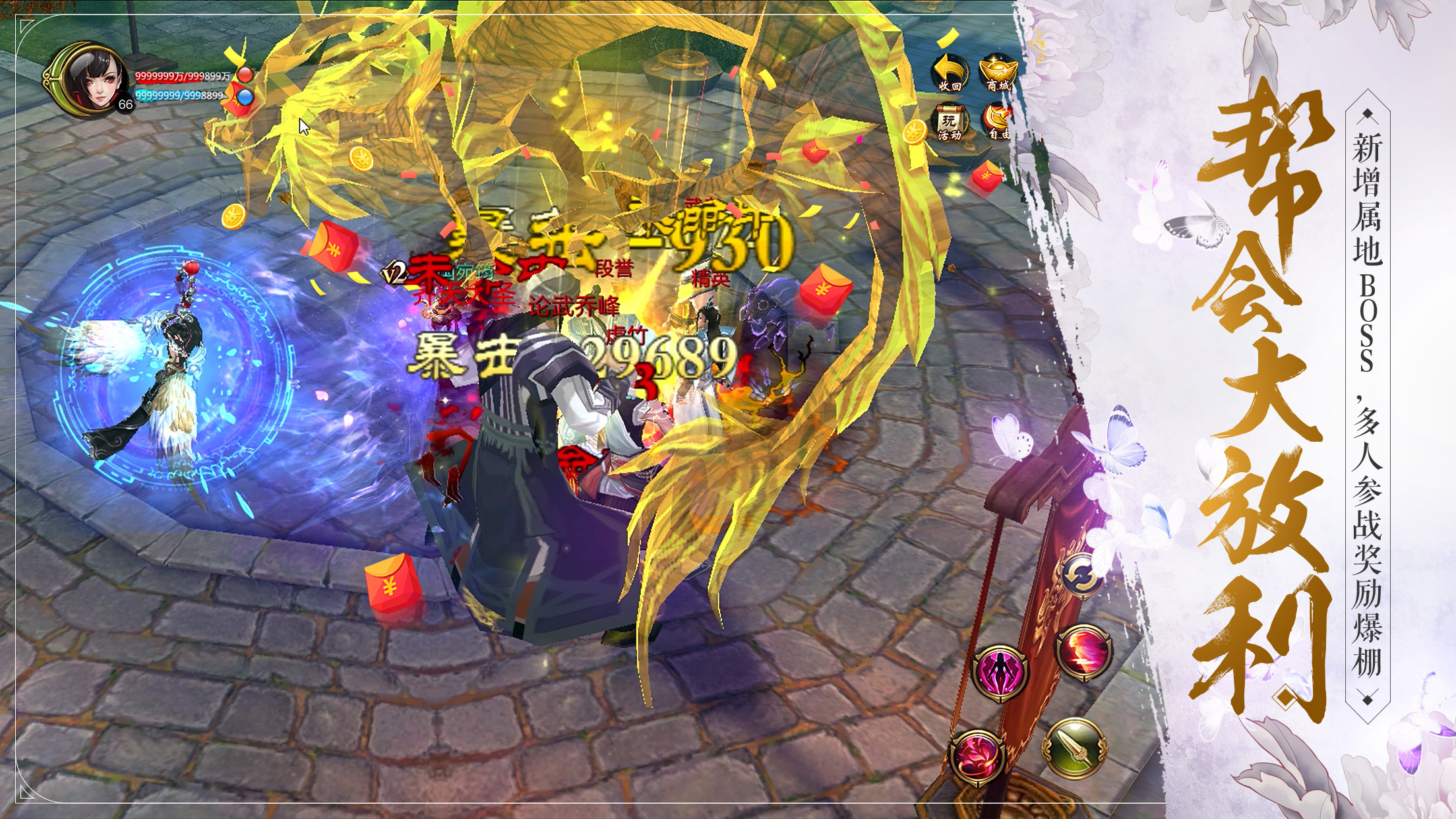
Task: Use the red health potion orb
Action: pyautogui.click(x=245, y=75)
